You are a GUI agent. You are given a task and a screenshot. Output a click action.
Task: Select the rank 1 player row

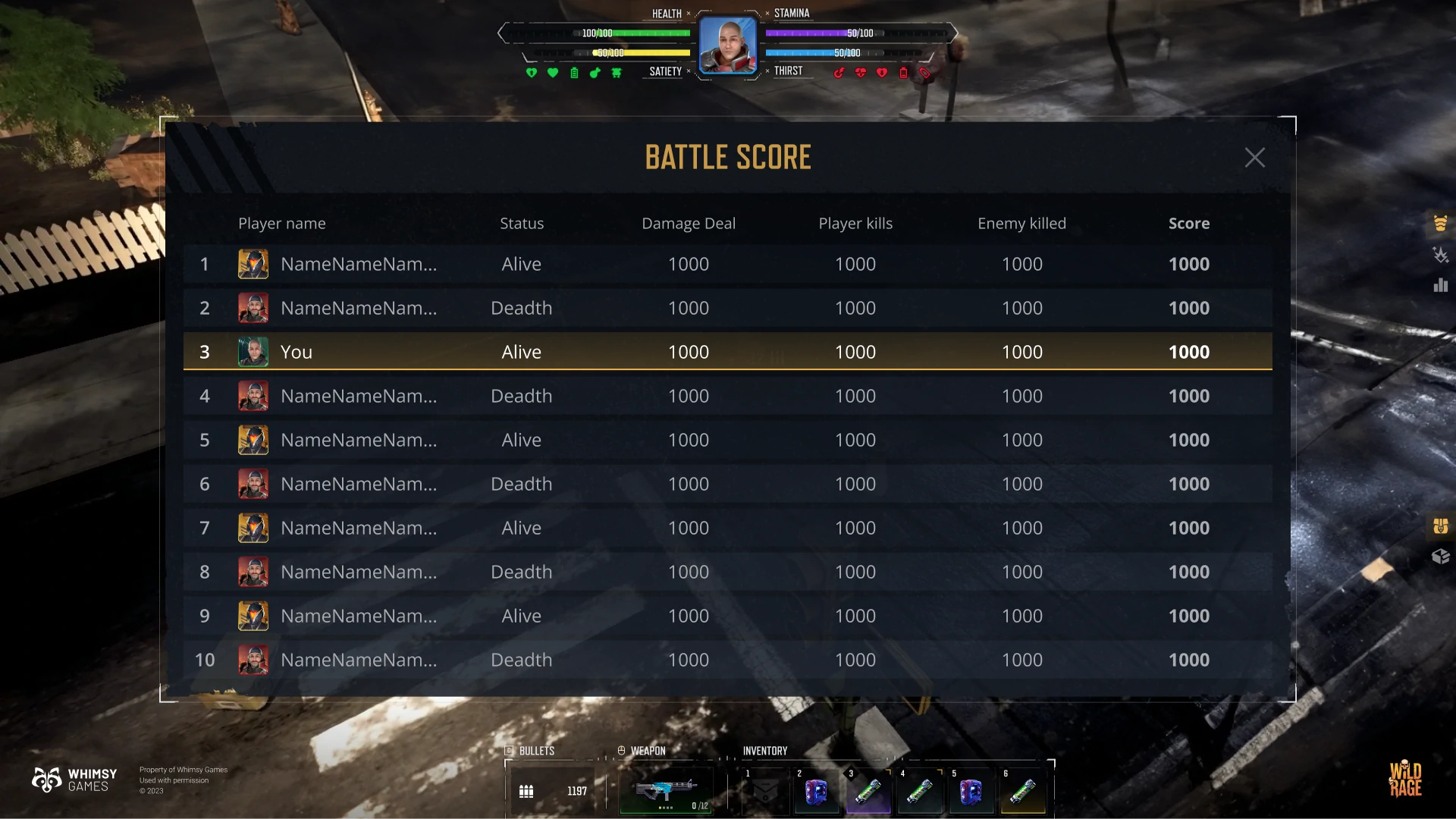[x=727, y=264]
